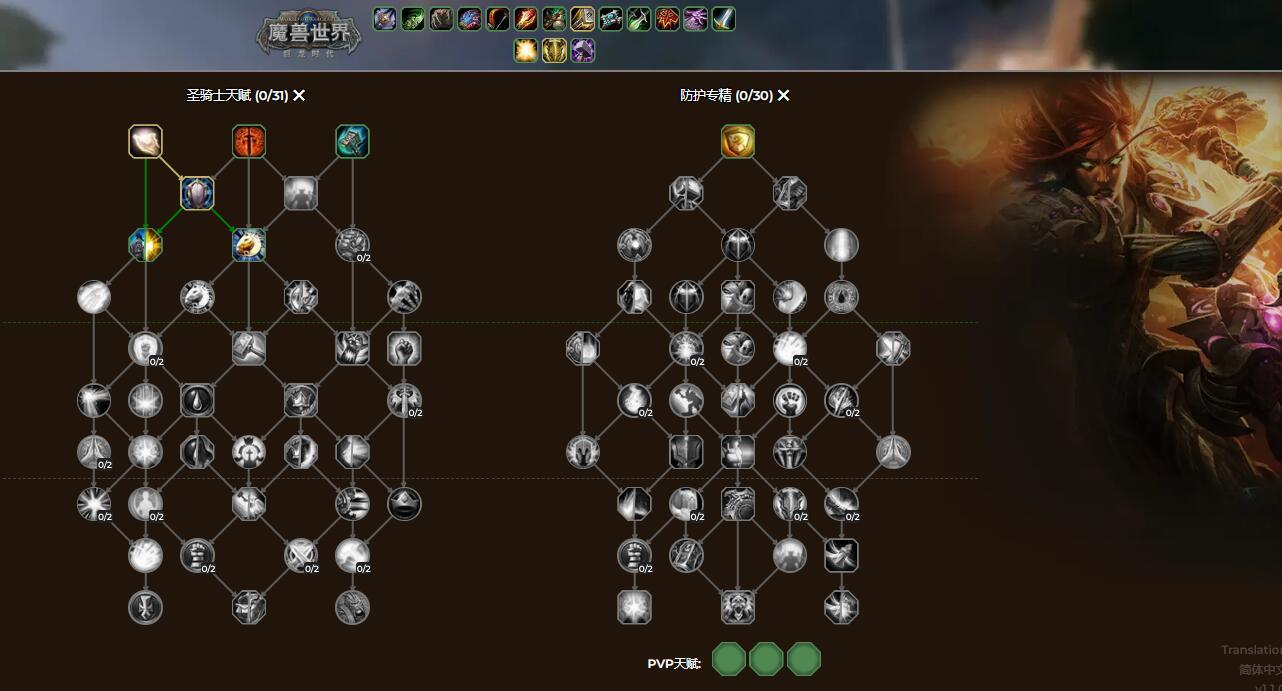Choose the red sword talent node

click(249, 142)
